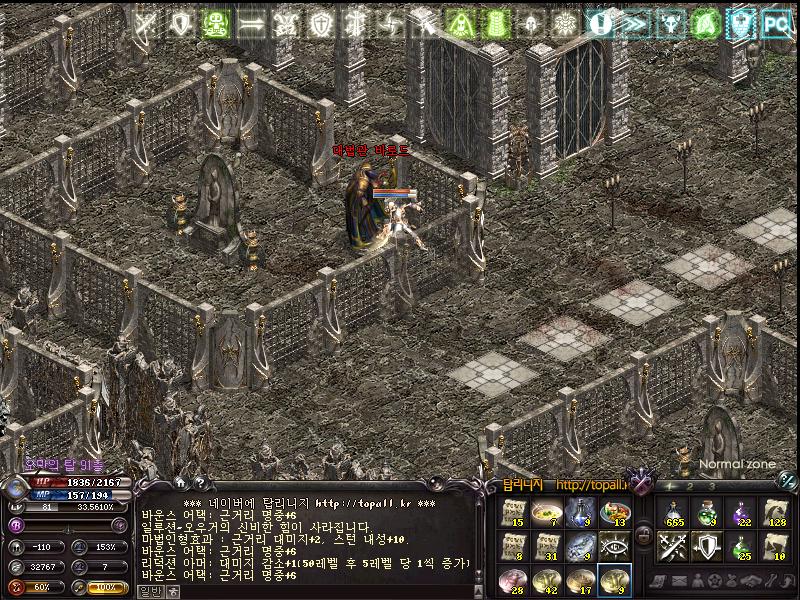Select the green potion in the quickbar
This screenshot has height=600, width=800.
tap(708, 512)
